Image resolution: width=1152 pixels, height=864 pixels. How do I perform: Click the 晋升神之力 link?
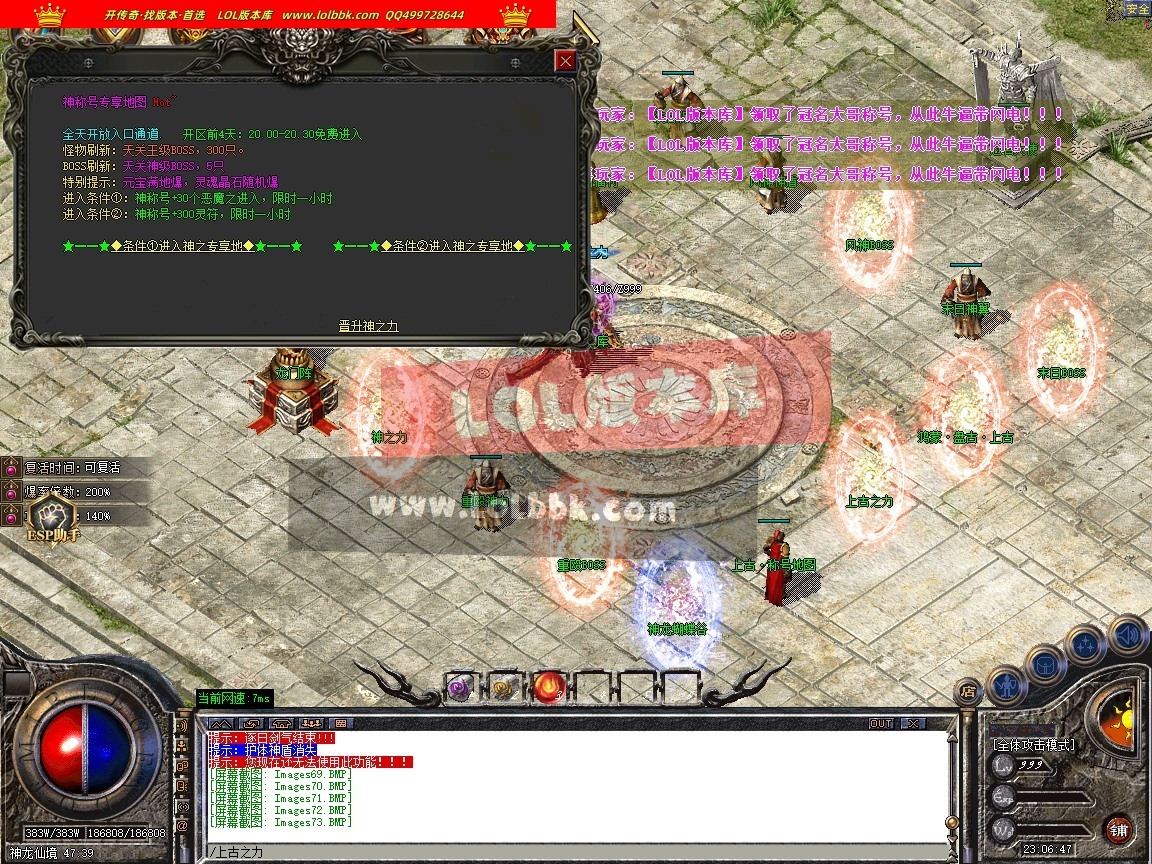369,326
